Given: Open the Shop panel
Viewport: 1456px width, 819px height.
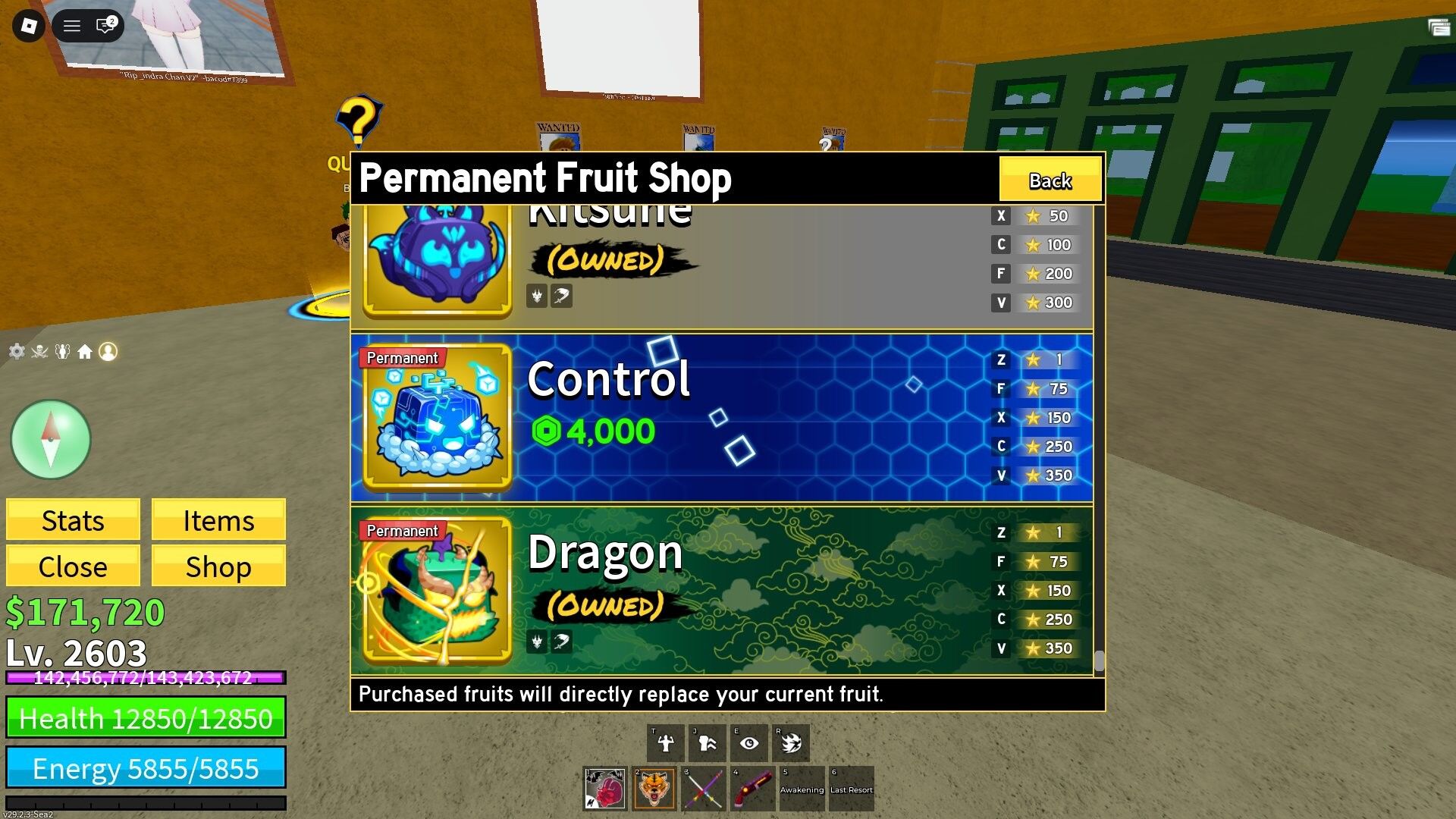Looking at the screenshot, I should 218,566.
